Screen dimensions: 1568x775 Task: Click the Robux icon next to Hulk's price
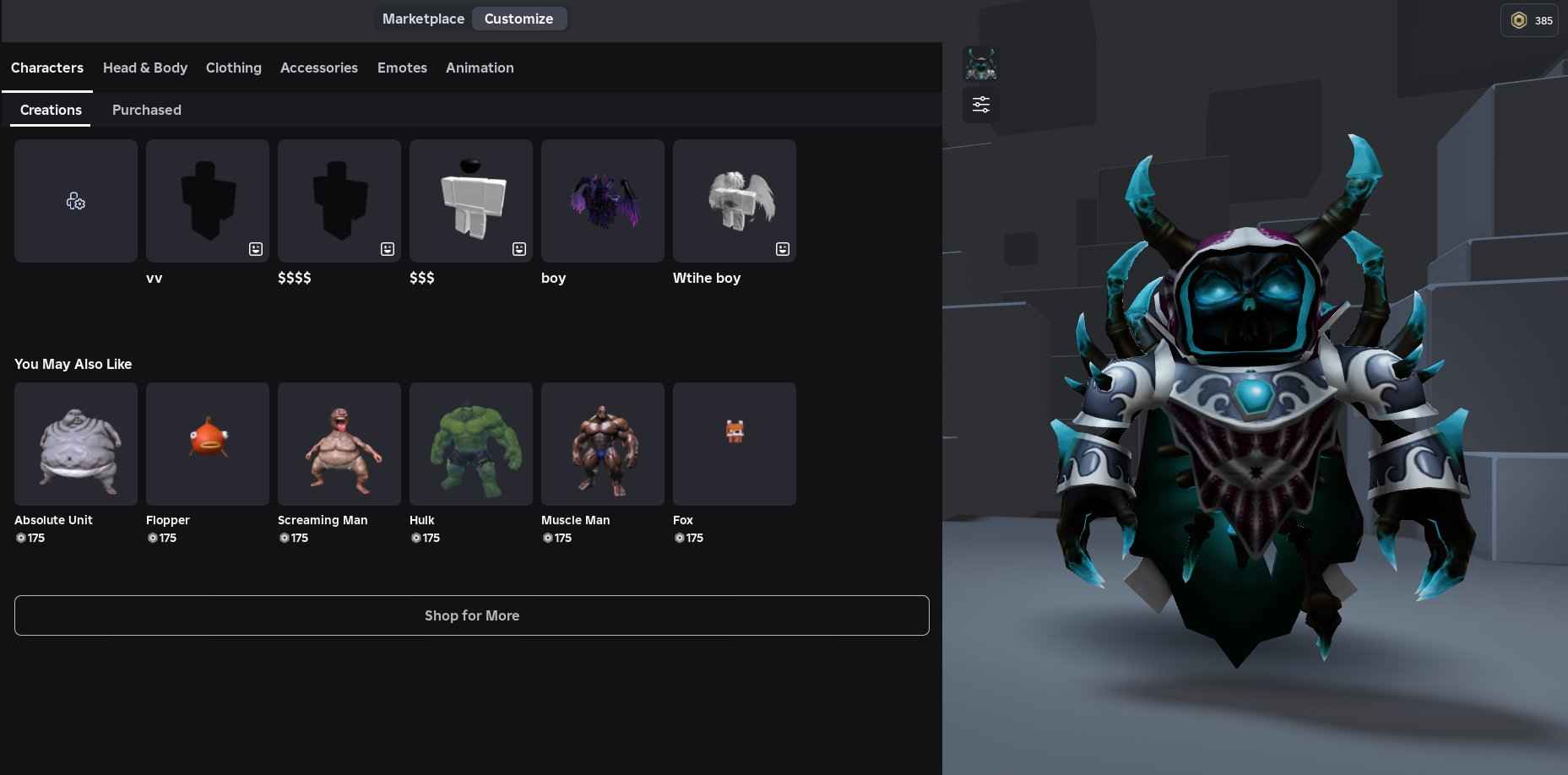pos(415,538)
